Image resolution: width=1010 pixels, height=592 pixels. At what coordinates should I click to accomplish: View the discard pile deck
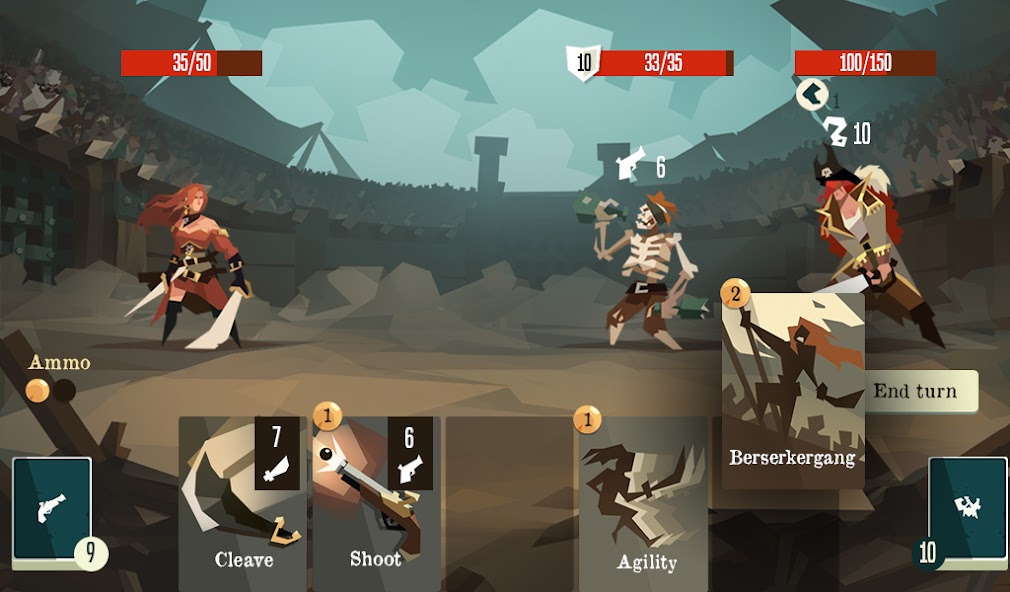click(x=967, y=510)
